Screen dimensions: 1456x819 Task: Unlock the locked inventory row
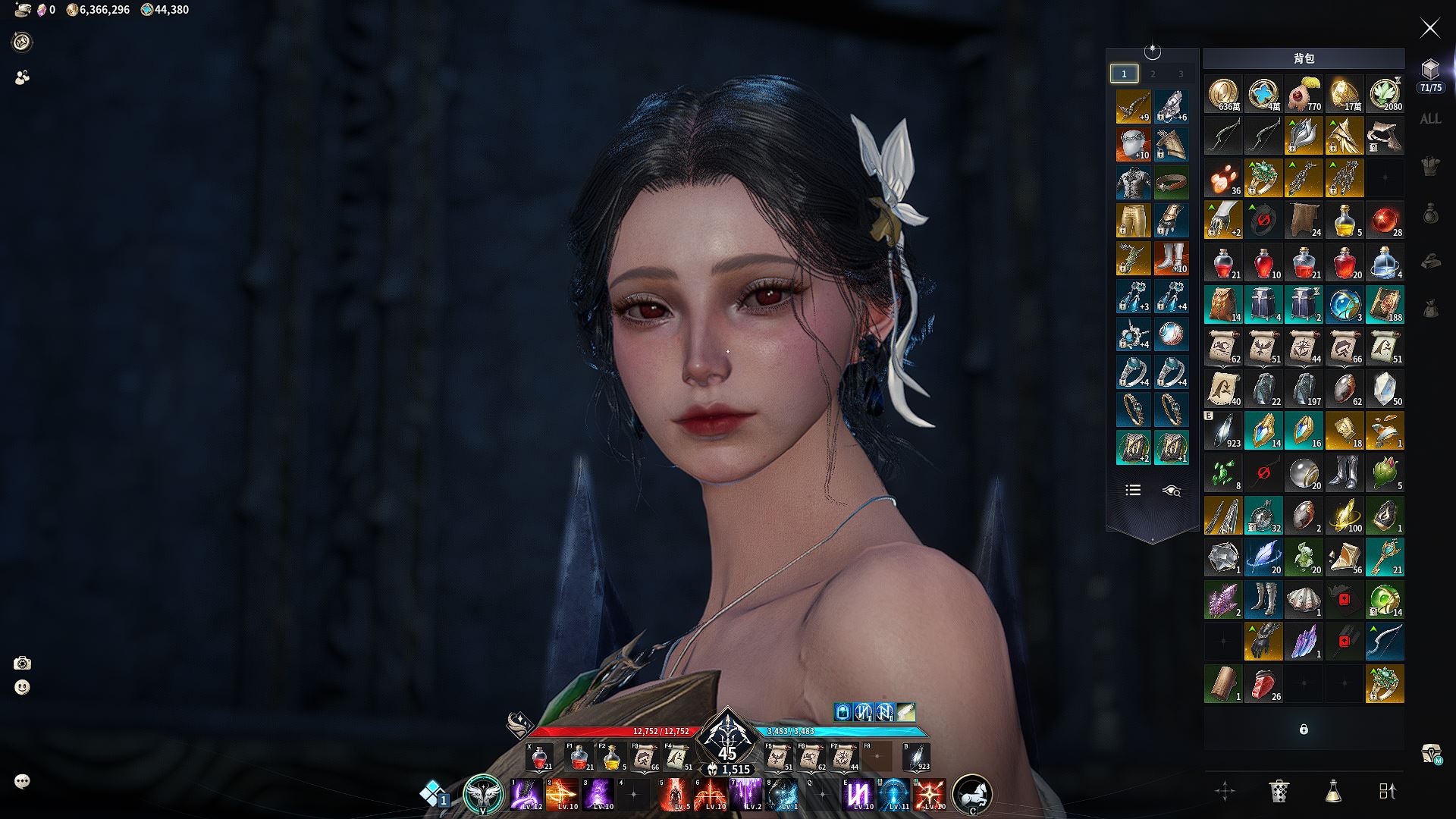pos(1304,730)
